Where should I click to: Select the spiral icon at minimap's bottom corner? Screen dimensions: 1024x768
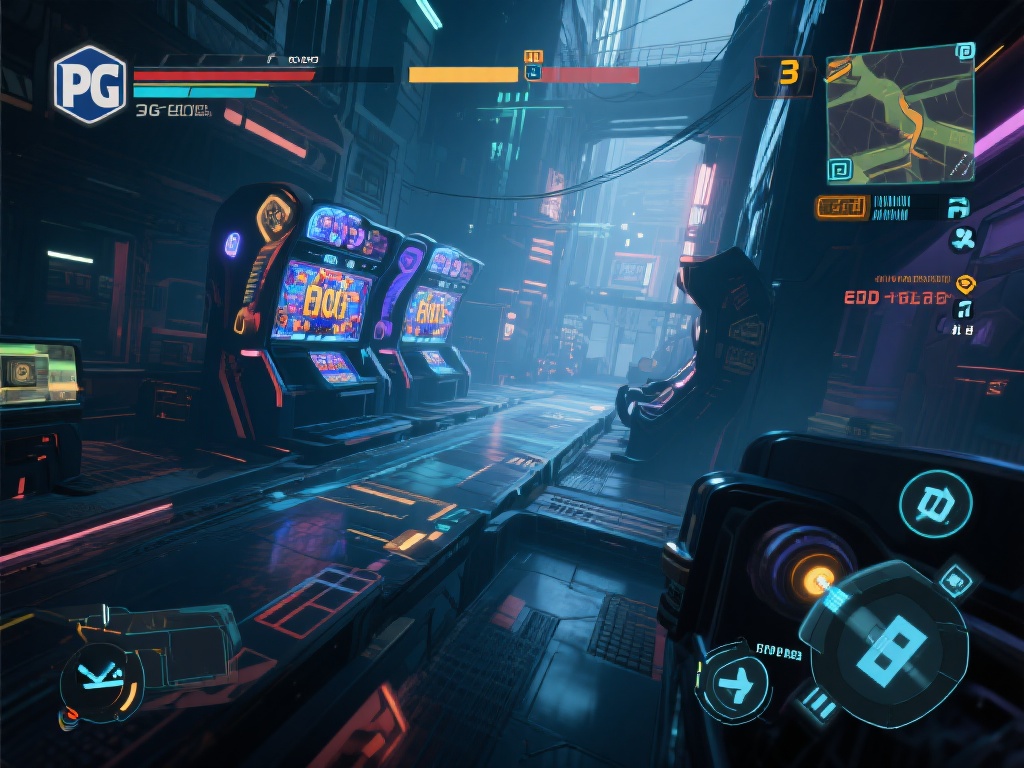(840, 167)
